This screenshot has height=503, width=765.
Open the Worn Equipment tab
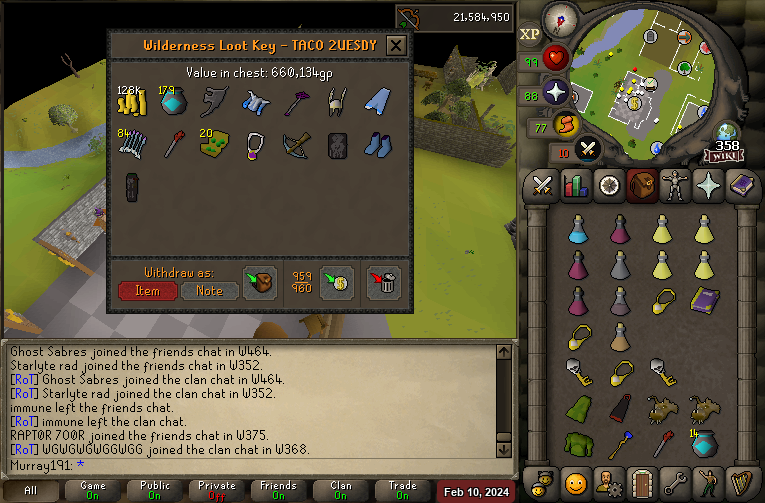675,186
